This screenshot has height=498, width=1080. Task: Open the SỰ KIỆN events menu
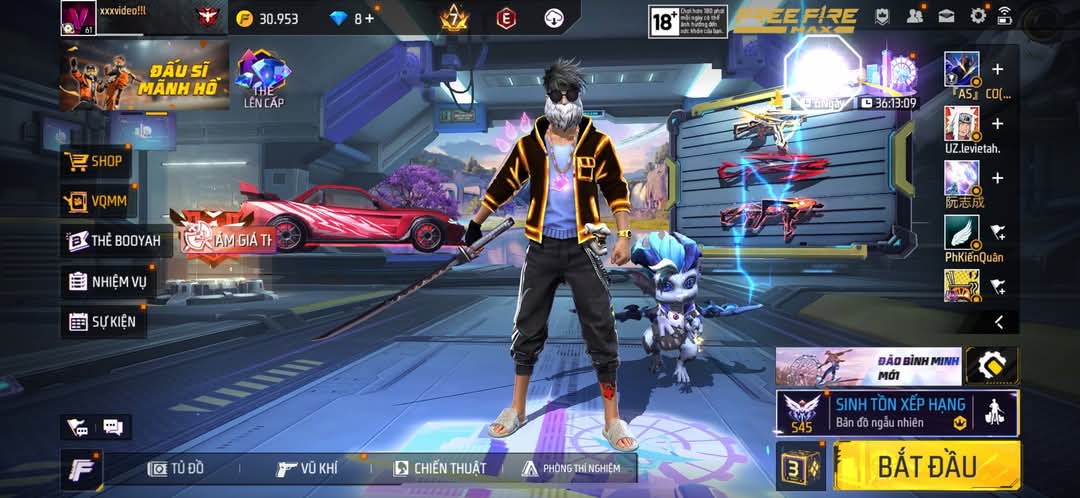[101, 322]
